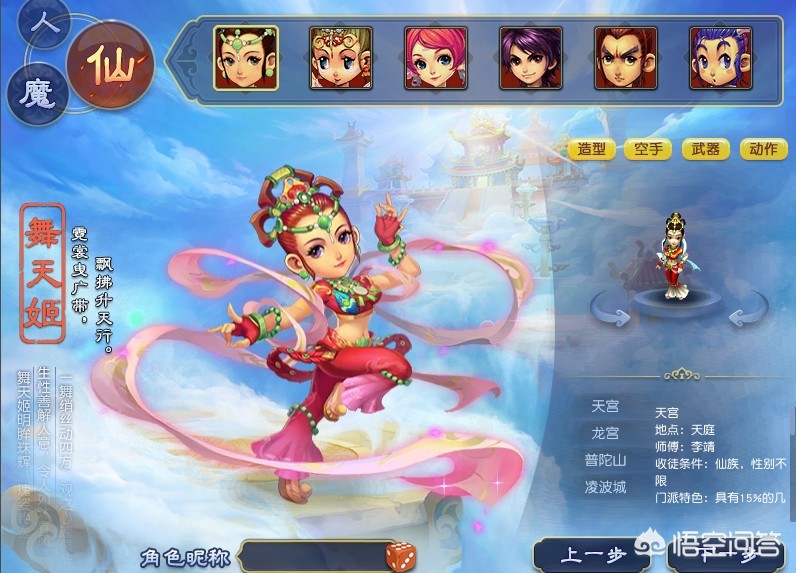Choose the 龙宫 sect
This screenshot has width=796, height=573.
click(605, 434)
